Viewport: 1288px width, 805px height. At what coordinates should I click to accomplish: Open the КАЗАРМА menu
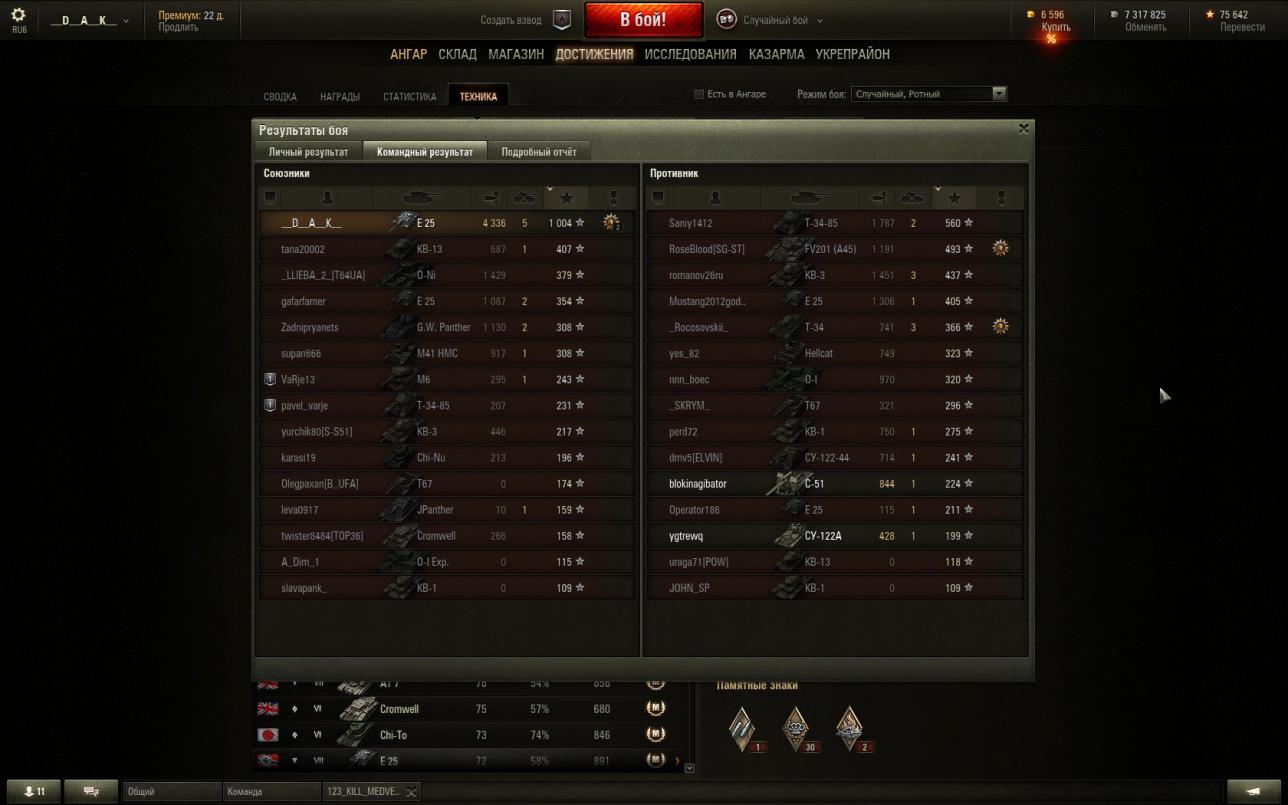[776, 54]
